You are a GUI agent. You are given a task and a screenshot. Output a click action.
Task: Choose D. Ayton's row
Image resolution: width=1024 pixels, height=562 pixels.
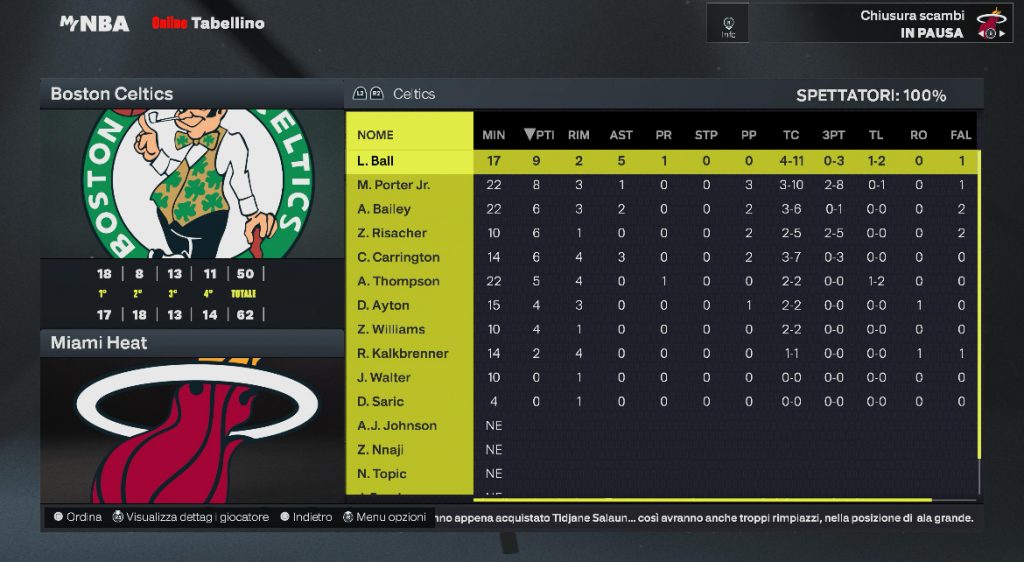tap(383, 305)
